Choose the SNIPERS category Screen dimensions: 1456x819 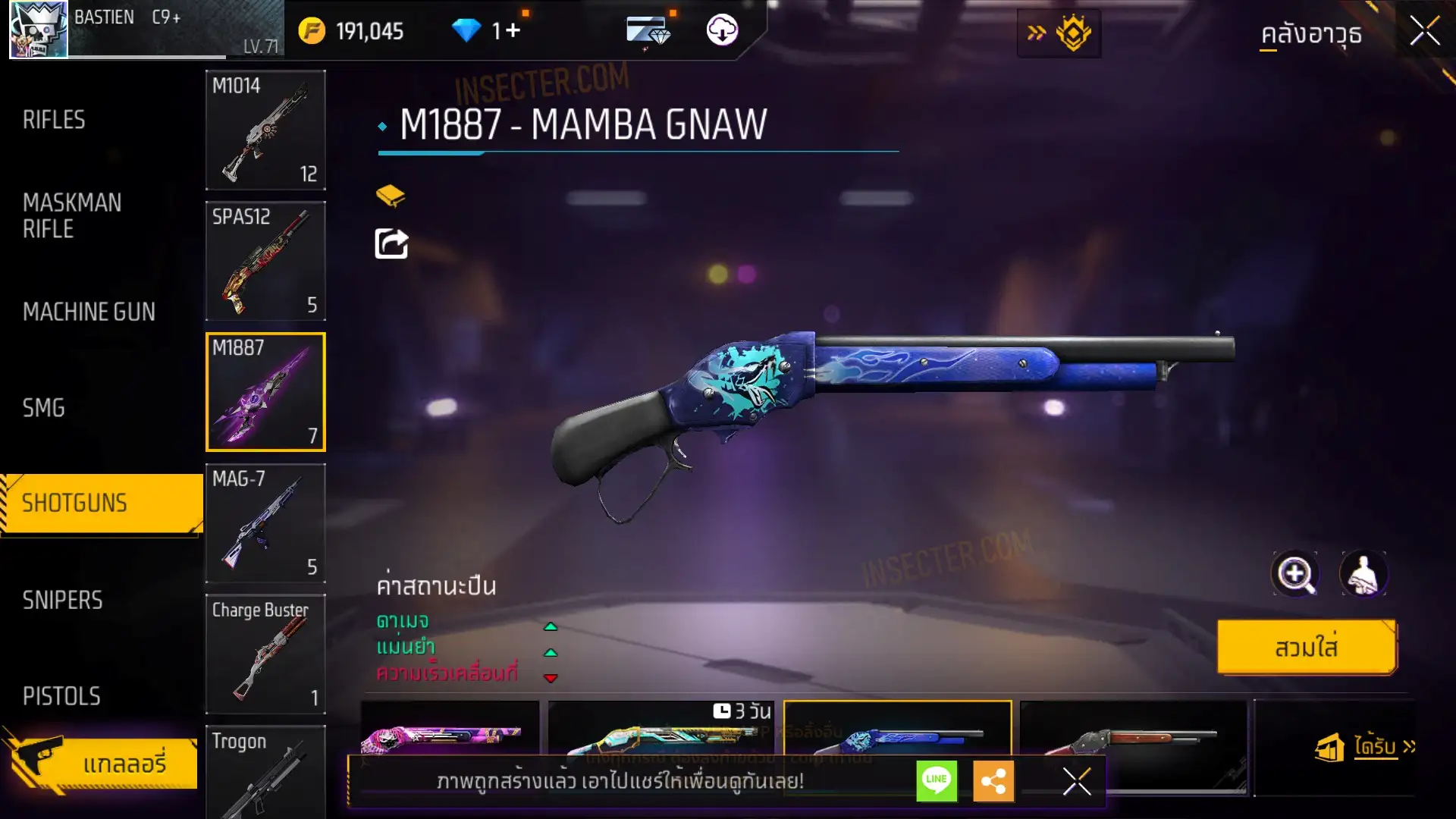pyautogui.click(x=62, y=600)
